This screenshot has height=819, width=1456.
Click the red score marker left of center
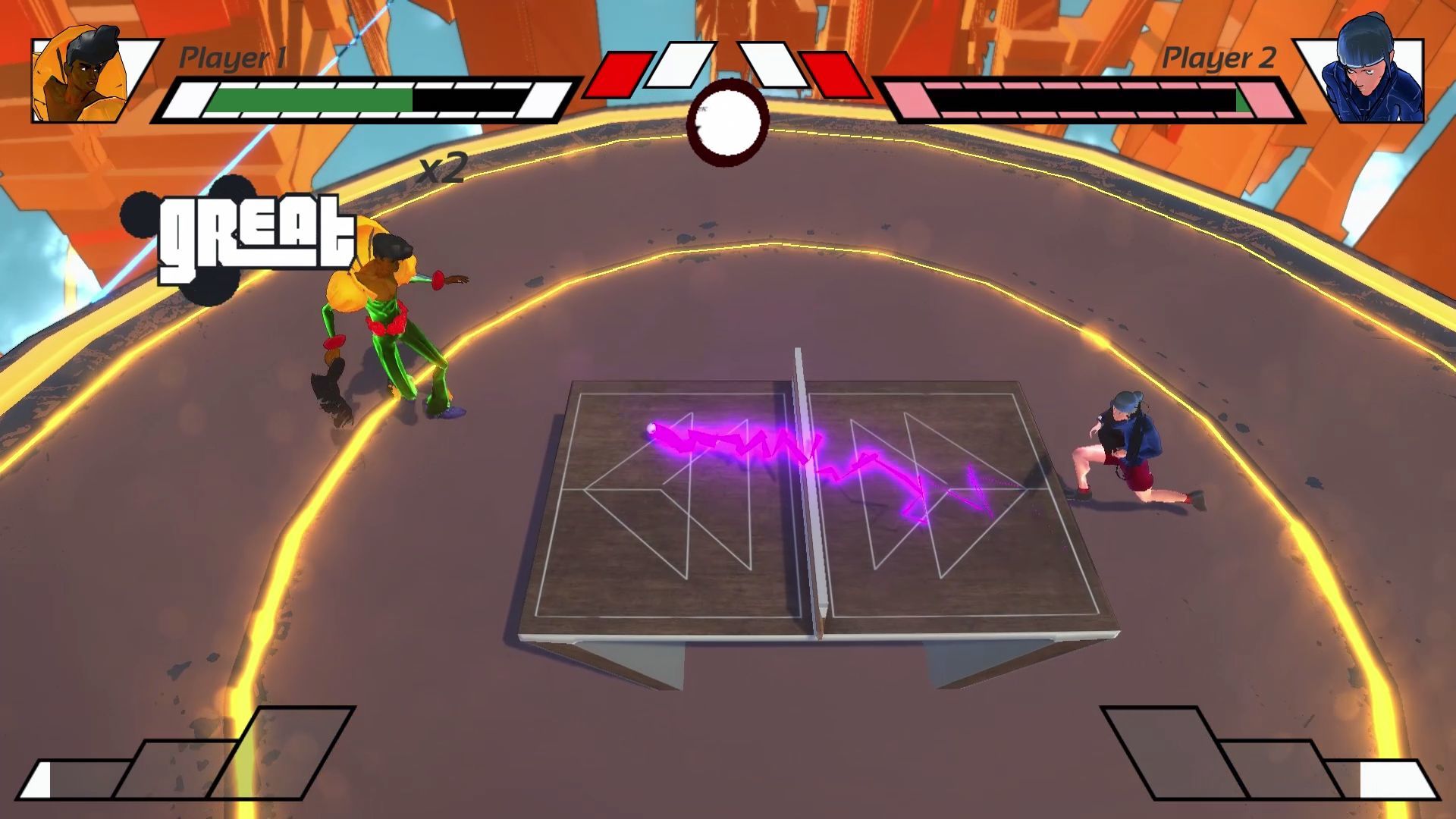tap(622, 72)
